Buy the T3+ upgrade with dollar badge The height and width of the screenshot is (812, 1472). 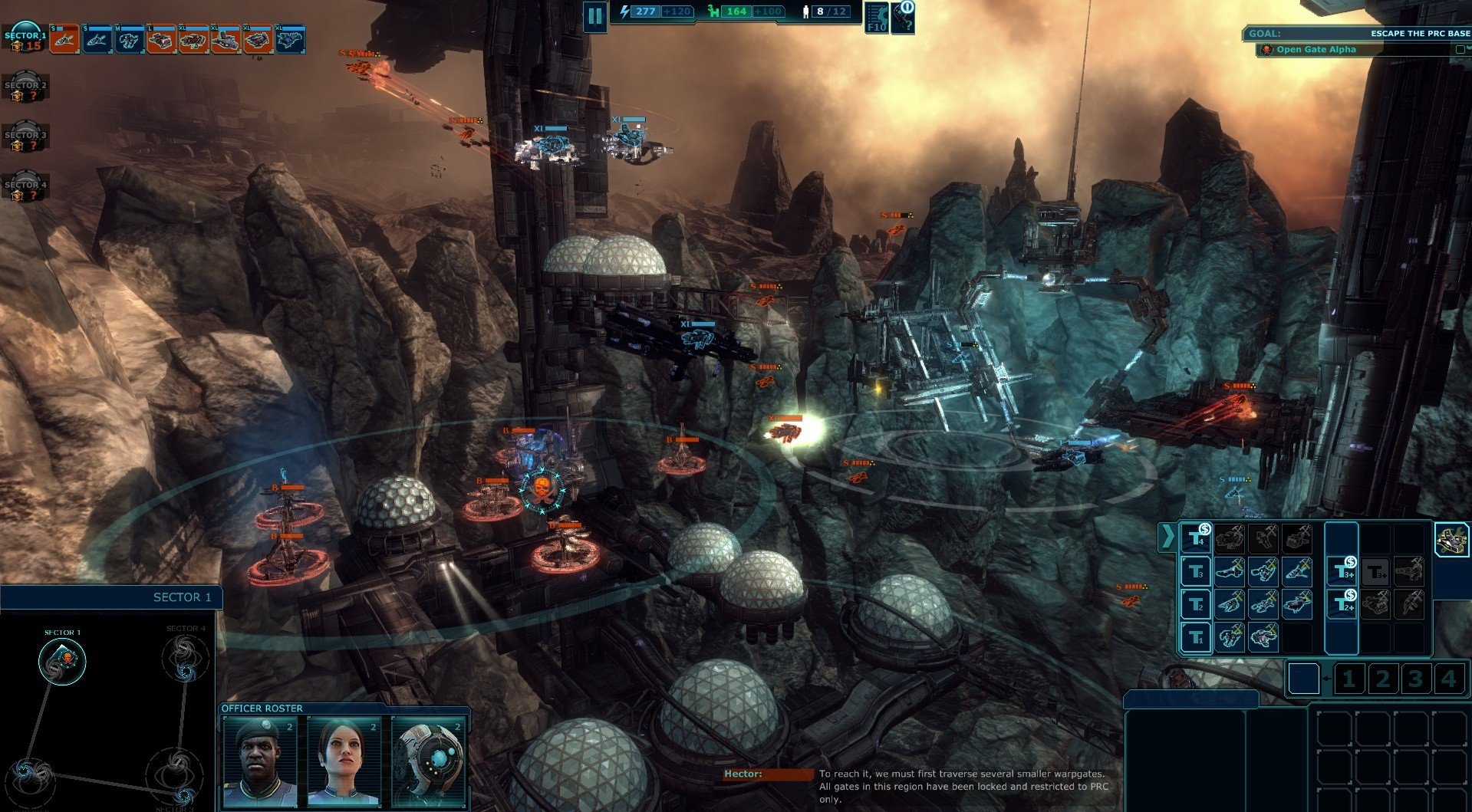tap(1342, 571)
